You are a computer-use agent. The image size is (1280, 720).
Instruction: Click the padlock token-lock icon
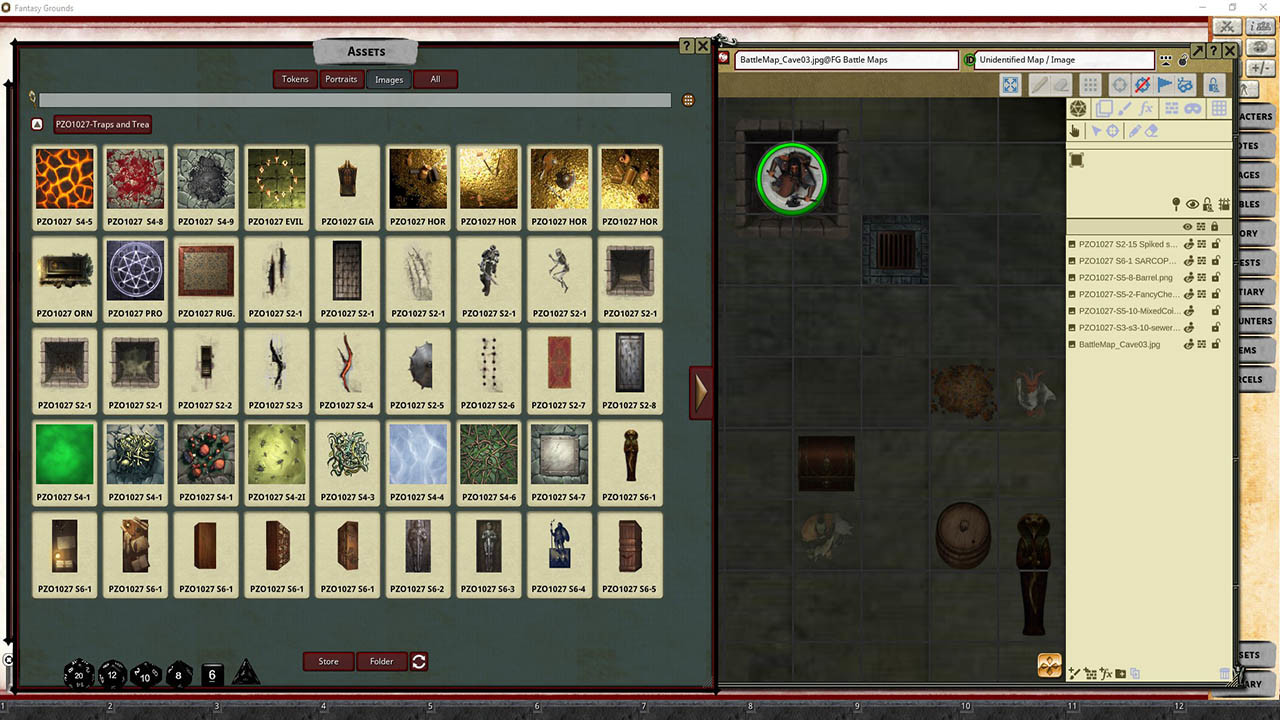(x=1214, y=85)
